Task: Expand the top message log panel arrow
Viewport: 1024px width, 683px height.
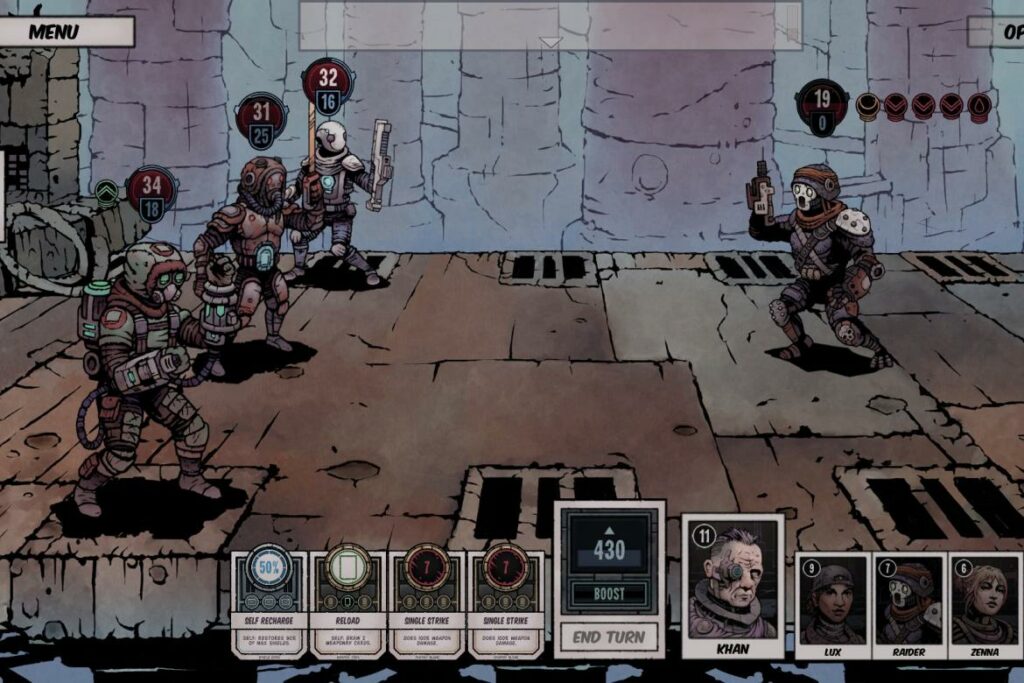Action: pyautogui.click(x=550, y=42)
